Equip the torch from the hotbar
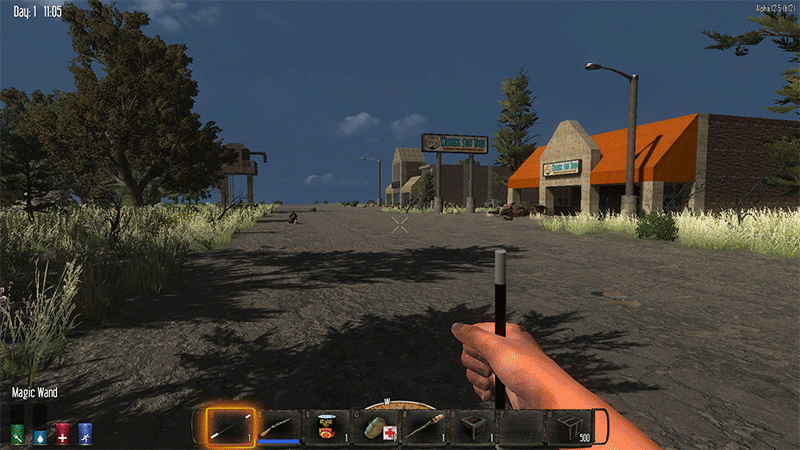This screenshot has width=800, height=450. pyautogui.click(x=424, y=427)
